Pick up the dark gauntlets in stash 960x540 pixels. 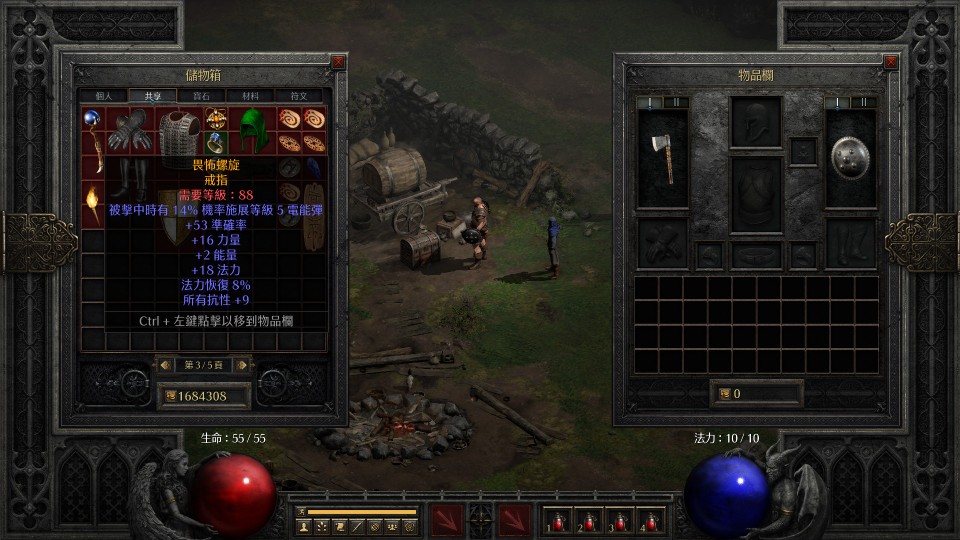pyautogui.click(x=130, y=129)
